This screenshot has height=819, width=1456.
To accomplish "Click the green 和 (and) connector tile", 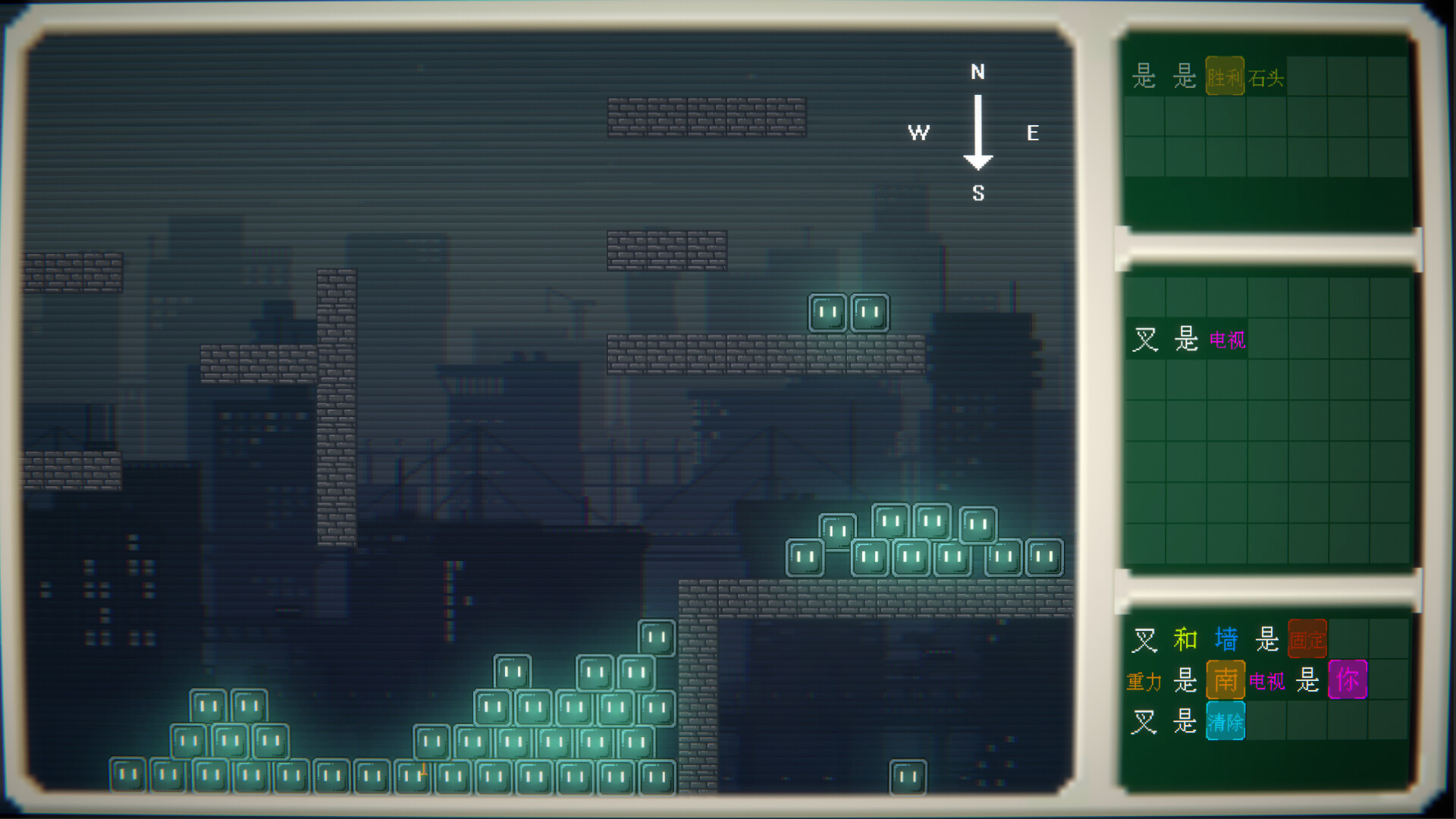I will pos(1187,639).
